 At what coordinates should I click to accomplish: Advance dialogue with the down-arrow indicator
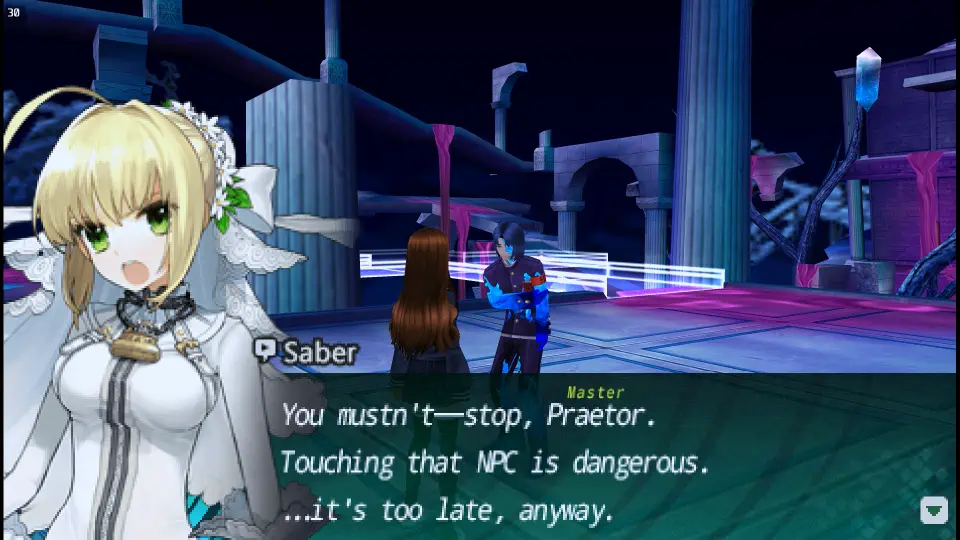933,510
